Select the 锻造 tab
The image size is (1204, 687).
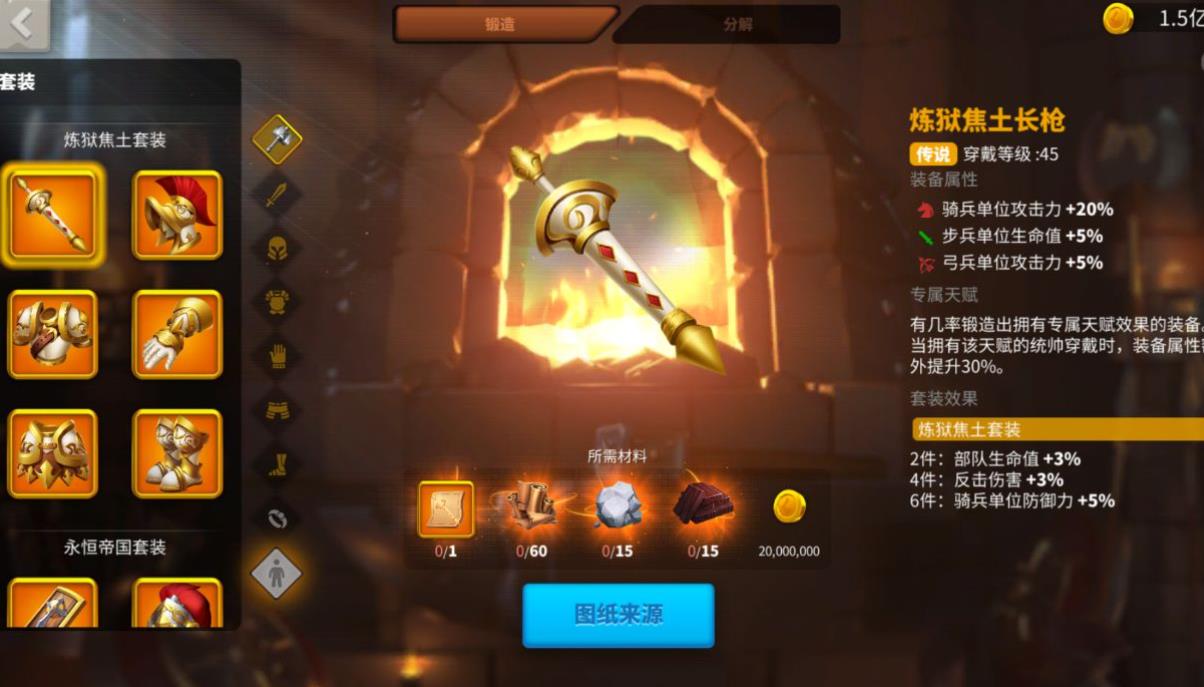(x=501, y=24)
